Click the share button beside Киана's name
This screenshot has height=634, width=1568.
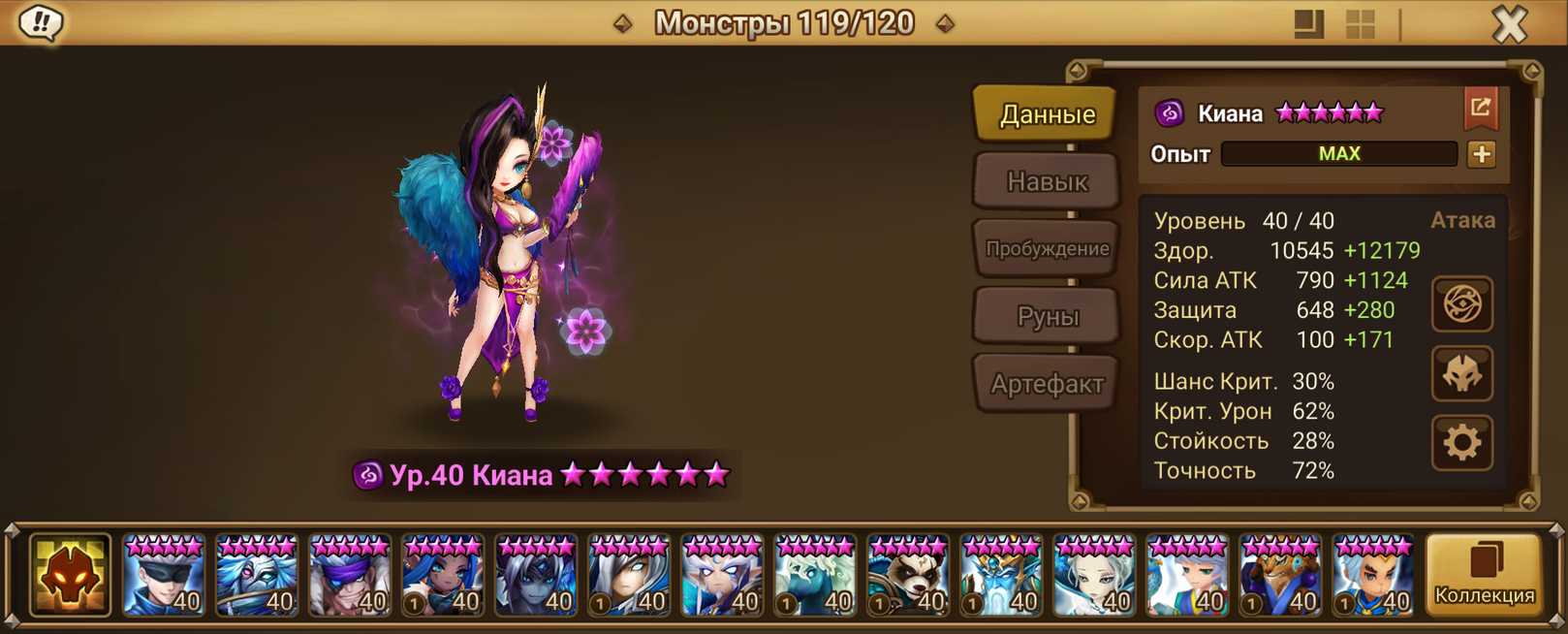(1480, 109)
